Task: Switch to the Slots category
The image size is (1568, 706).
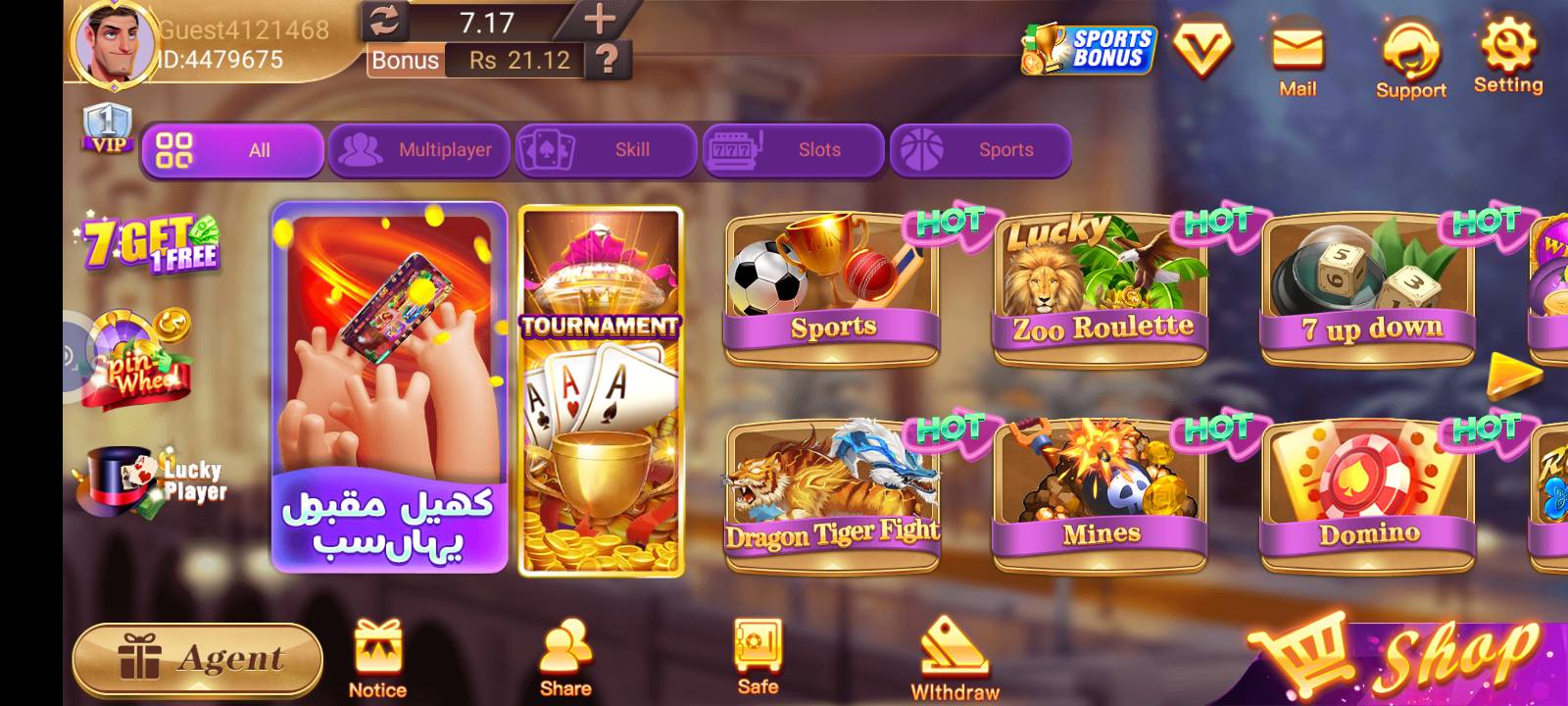Action: pyautogui.click(x=792, y=149)
